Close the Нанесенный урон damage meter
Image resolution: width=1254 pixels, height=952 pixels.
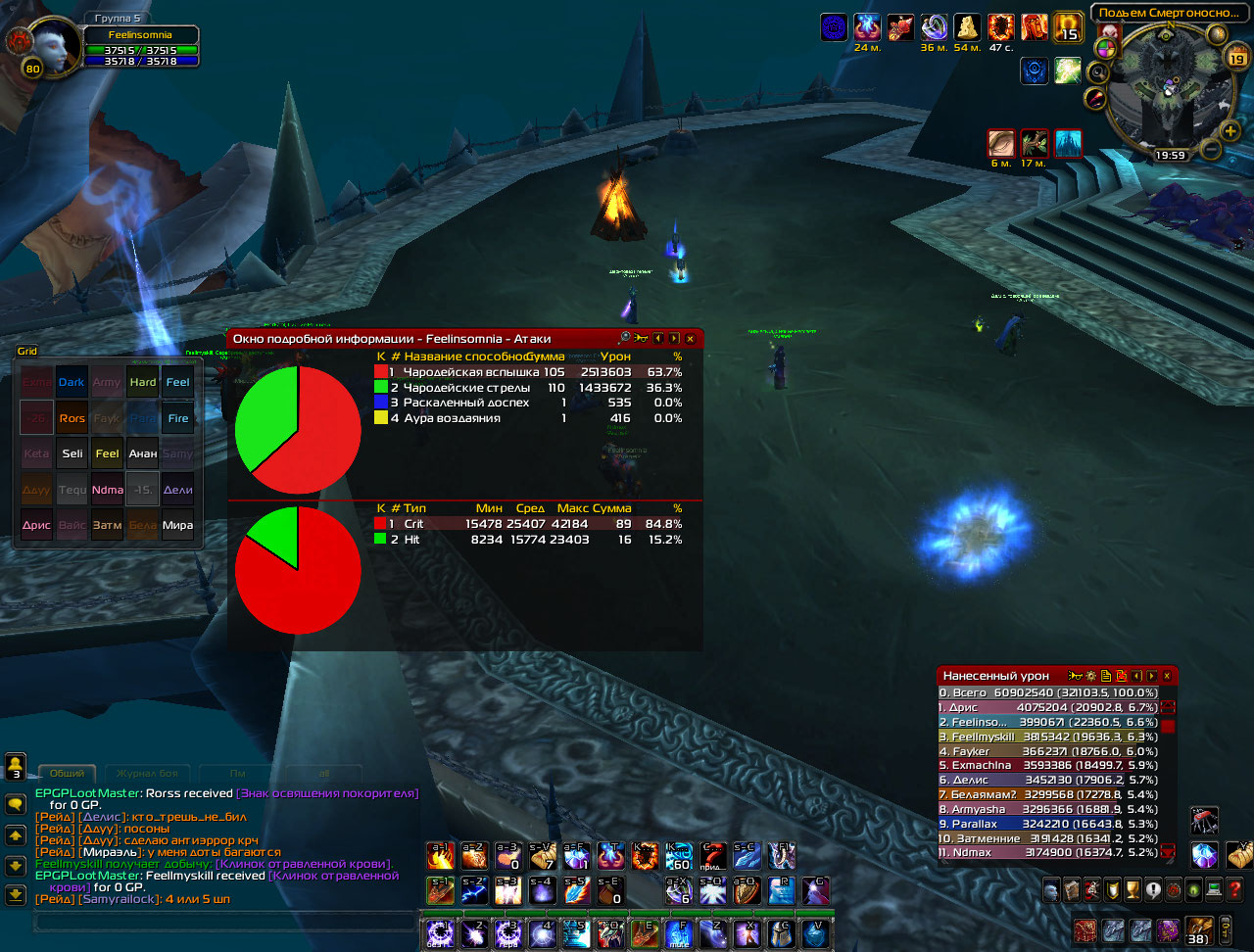click(1167, 676)
